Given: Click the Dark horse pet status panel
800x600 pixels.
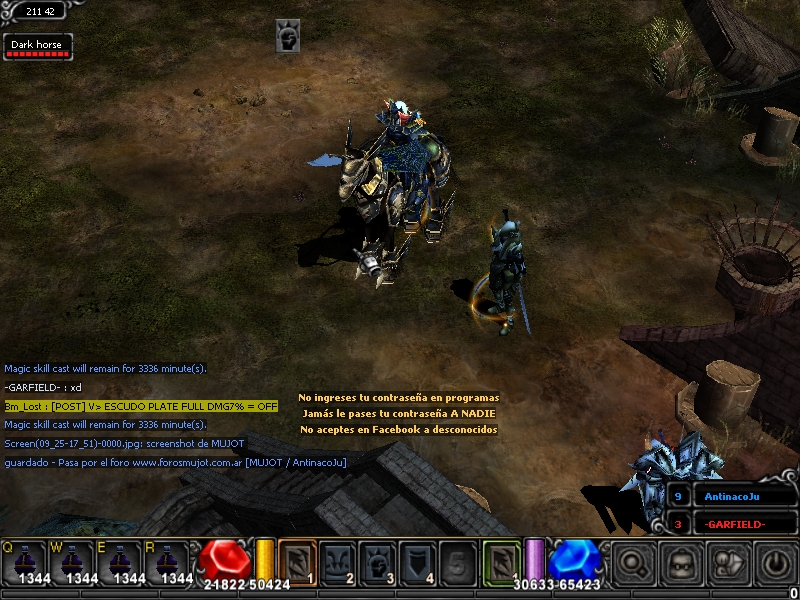Looking at the screenshot, I should point(37,46).
